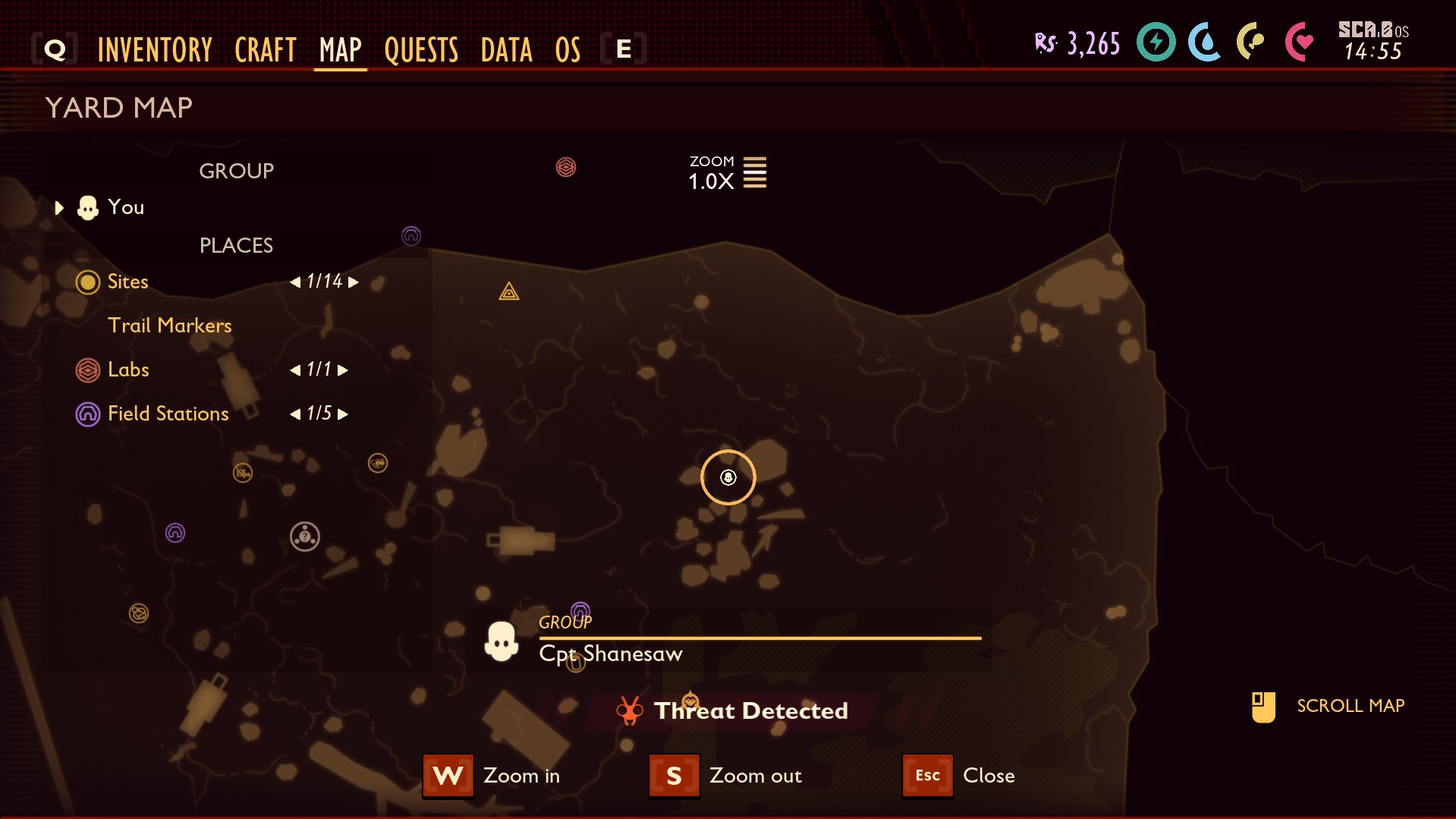Cycle to the next Site
This screenshot has height=819, width=1456.
pyautogui.click(x=354, y=282)
